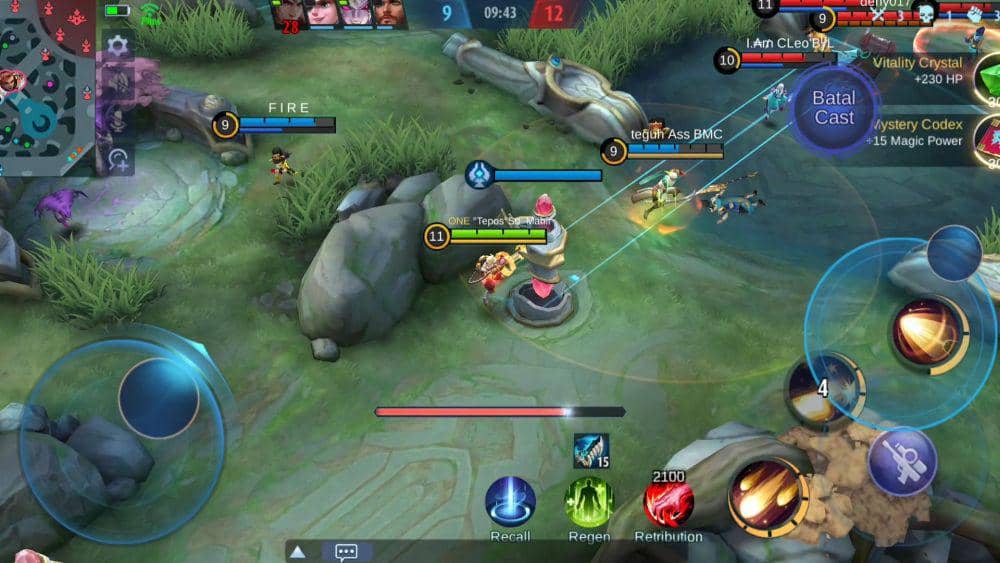Use the Regen ability
Screen dimensions: 1000x563
point(589,502)
